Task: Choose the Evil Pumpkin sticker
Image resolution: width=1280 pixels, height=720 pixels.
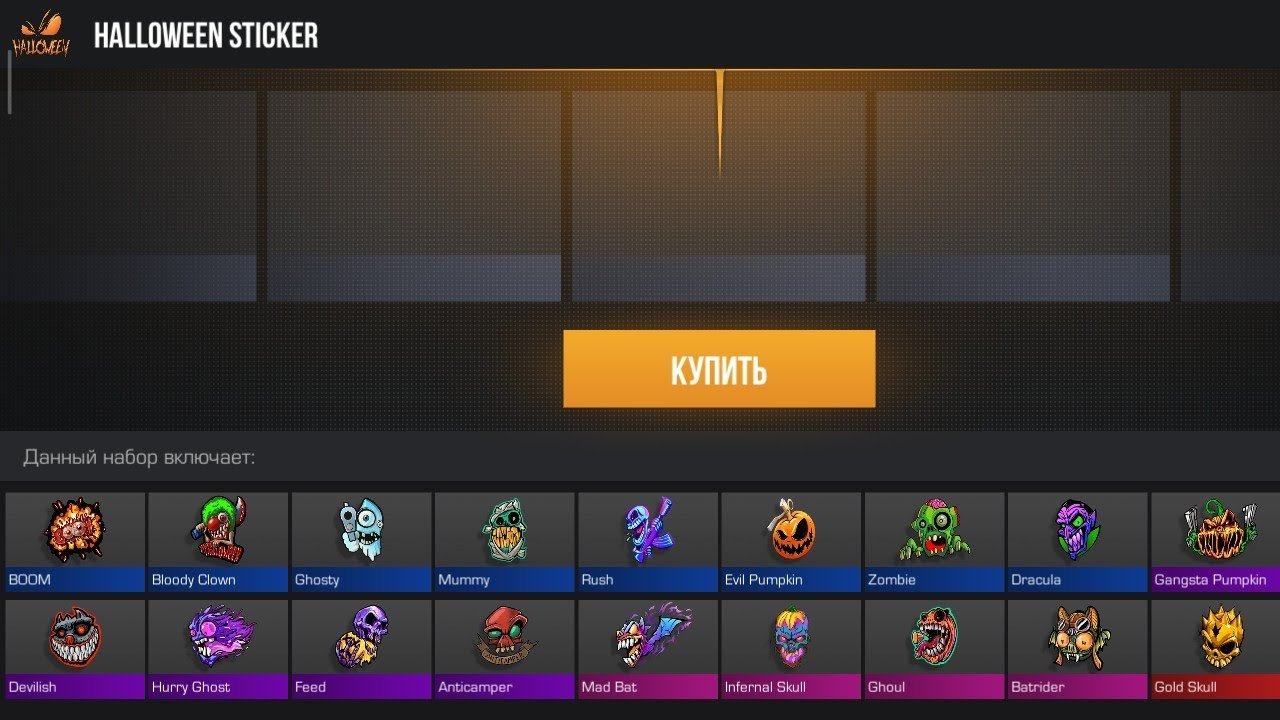Action: tap(790, 541)
